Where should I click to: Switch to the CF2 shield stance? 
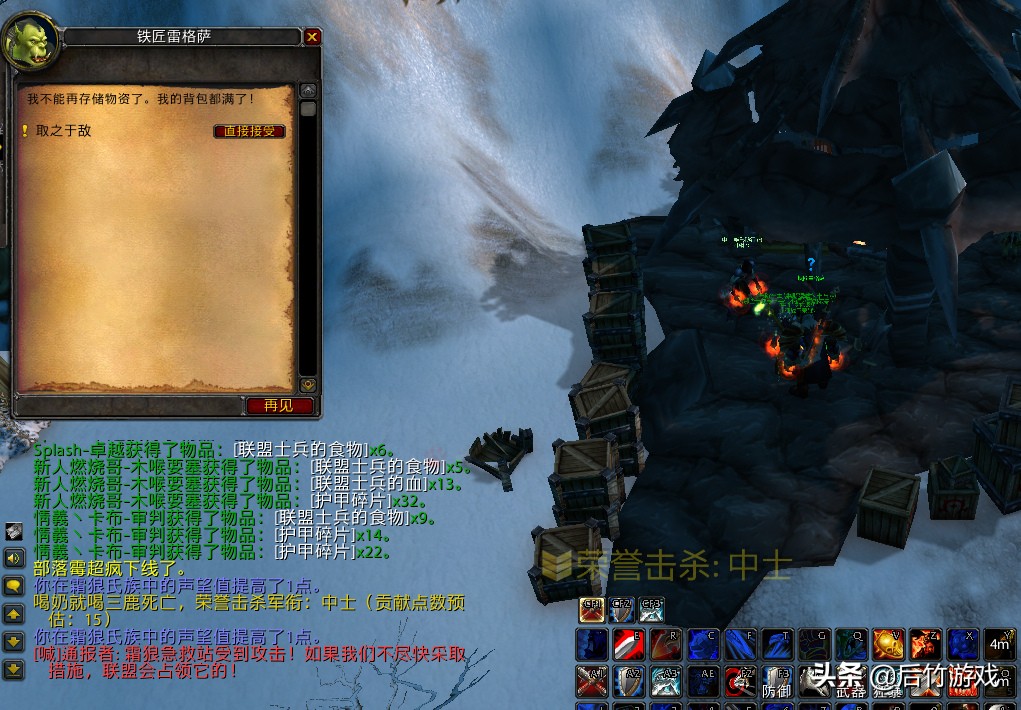pyautogui.click(x=621, y=609)
